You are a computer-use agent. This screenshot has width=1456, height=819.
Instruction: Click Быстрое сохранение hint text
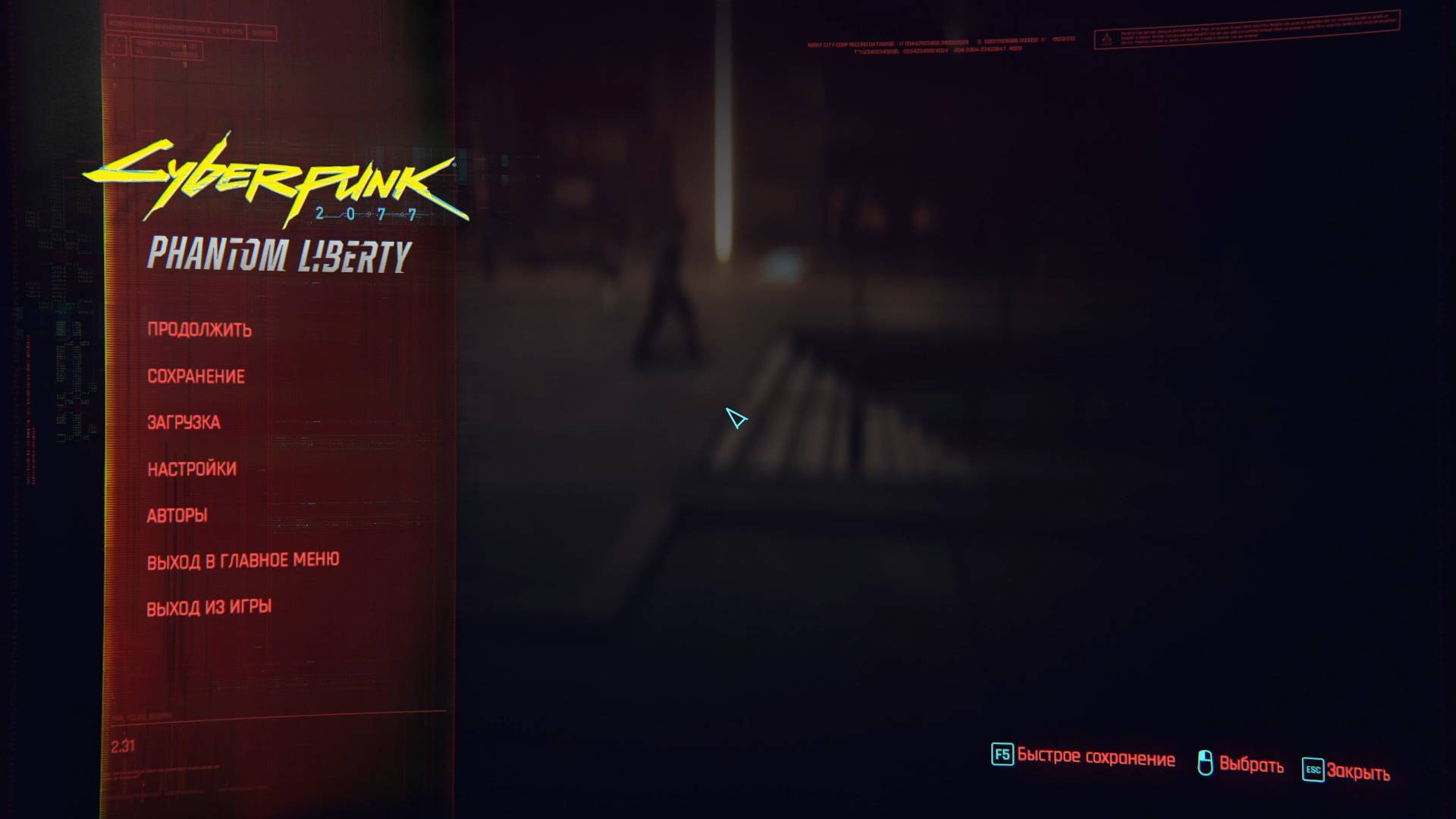coord(1097,758)
